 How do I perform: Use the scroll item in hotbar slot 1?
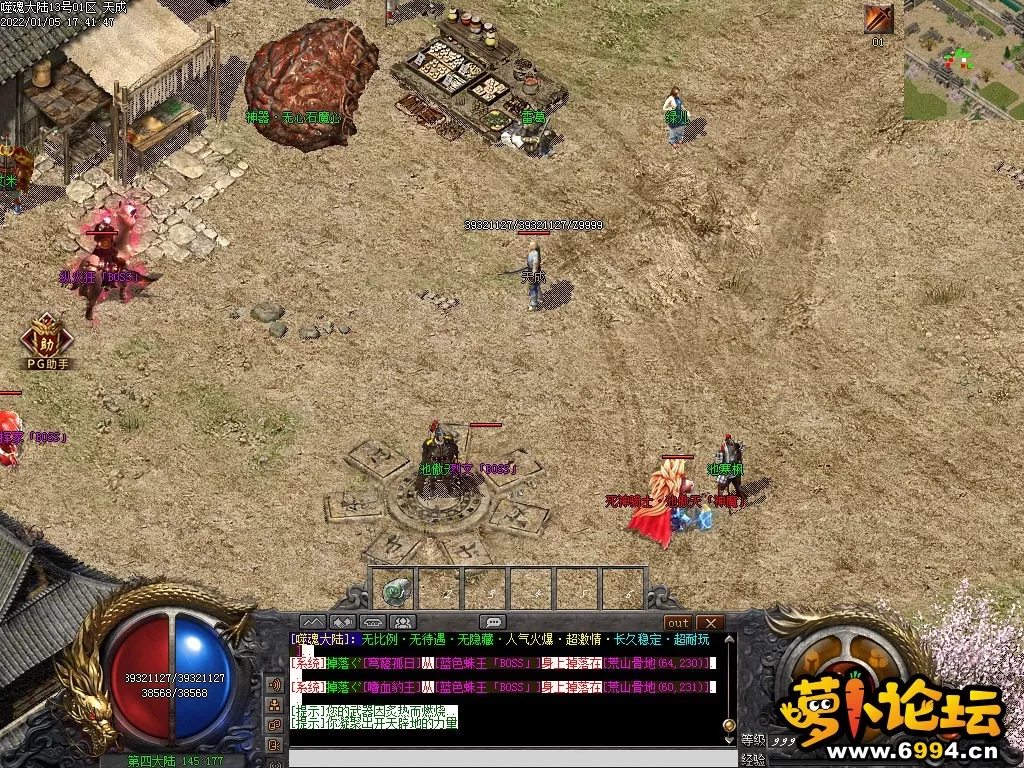pyautogui.click(x=396, y=590)
